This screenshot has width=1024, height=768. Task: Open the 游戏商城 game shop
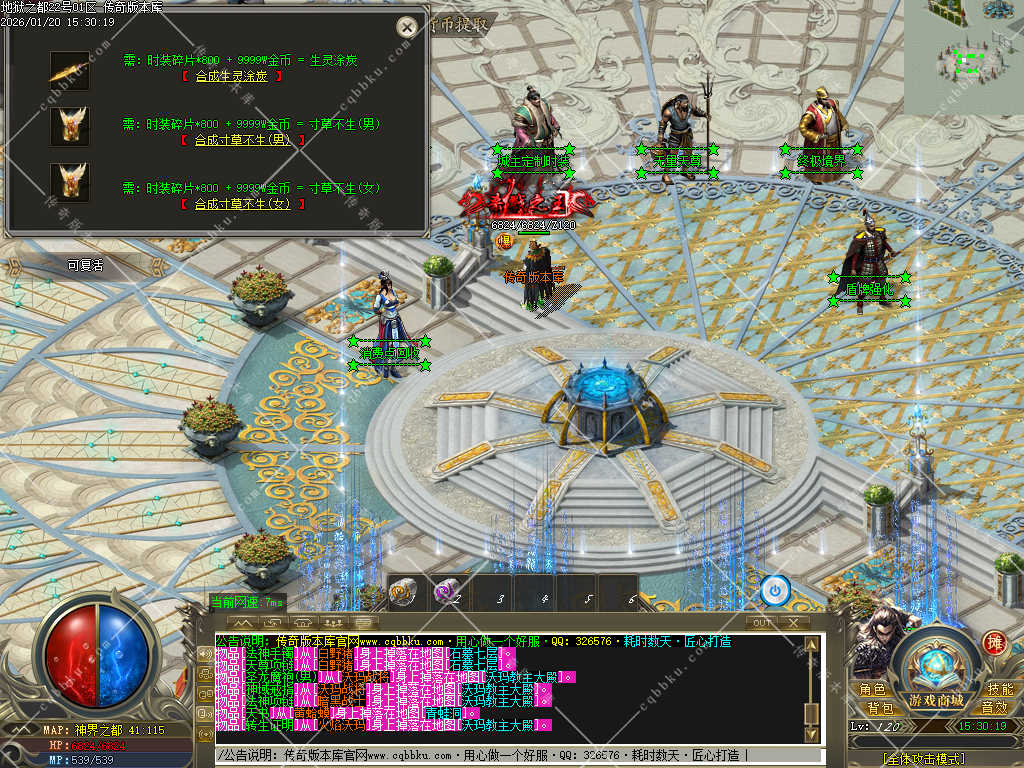click(936, 700)
